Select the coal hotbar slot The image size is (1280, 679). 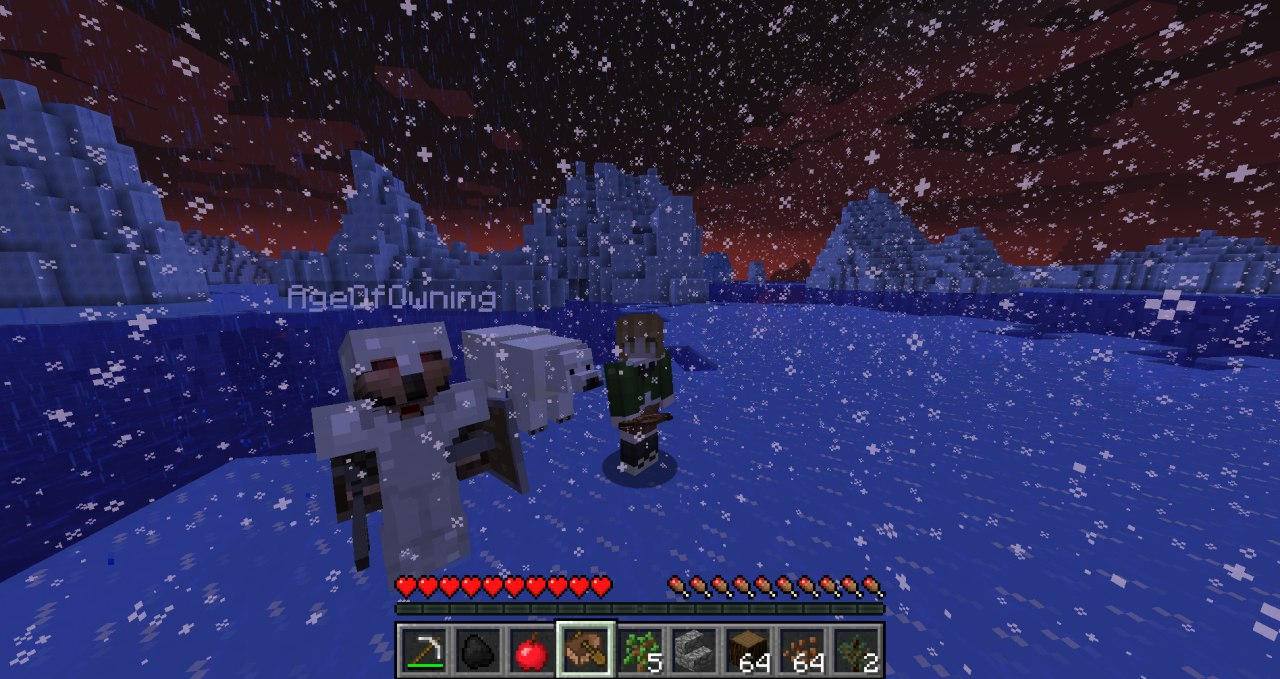coord(477,651)
